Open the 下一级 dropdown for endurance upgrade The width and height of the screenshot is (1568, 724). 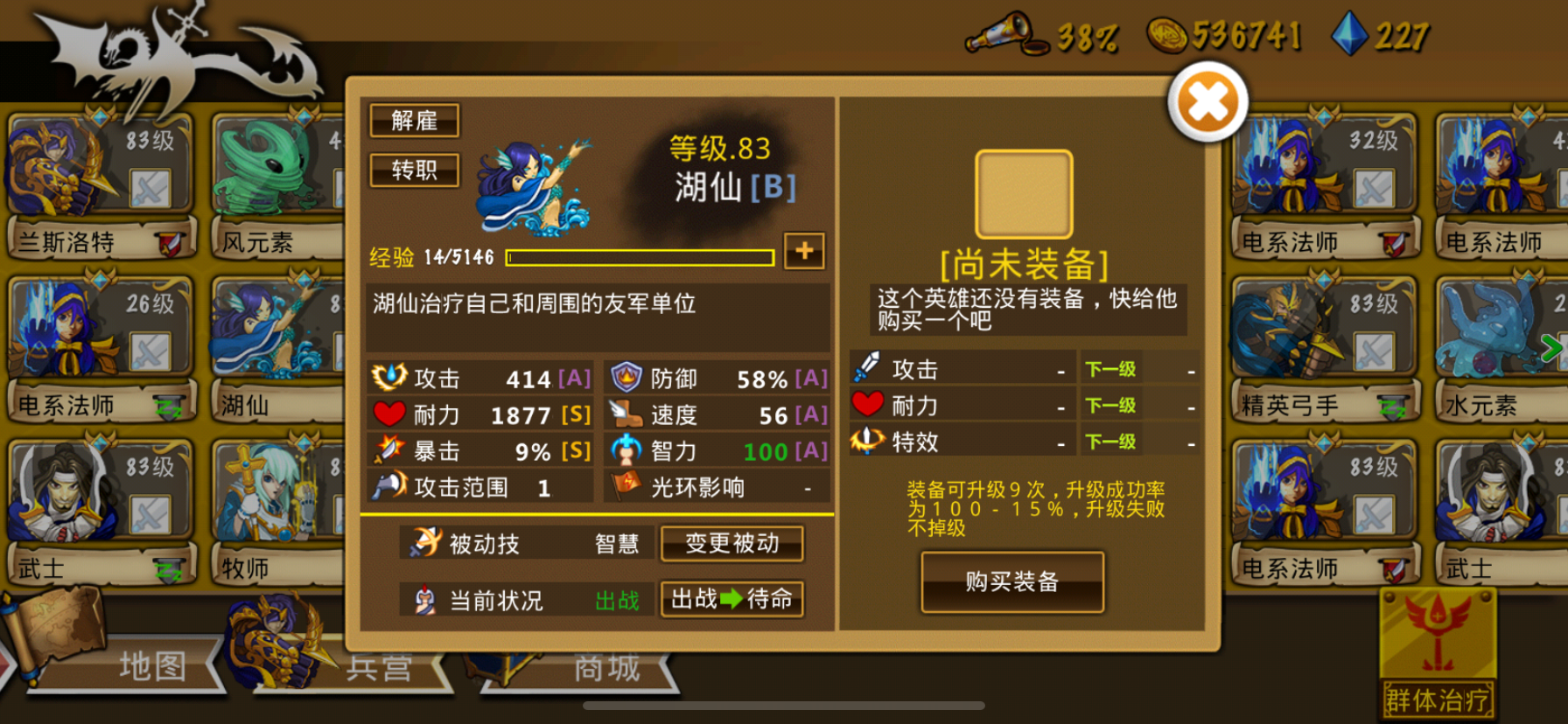(1109, 406)
